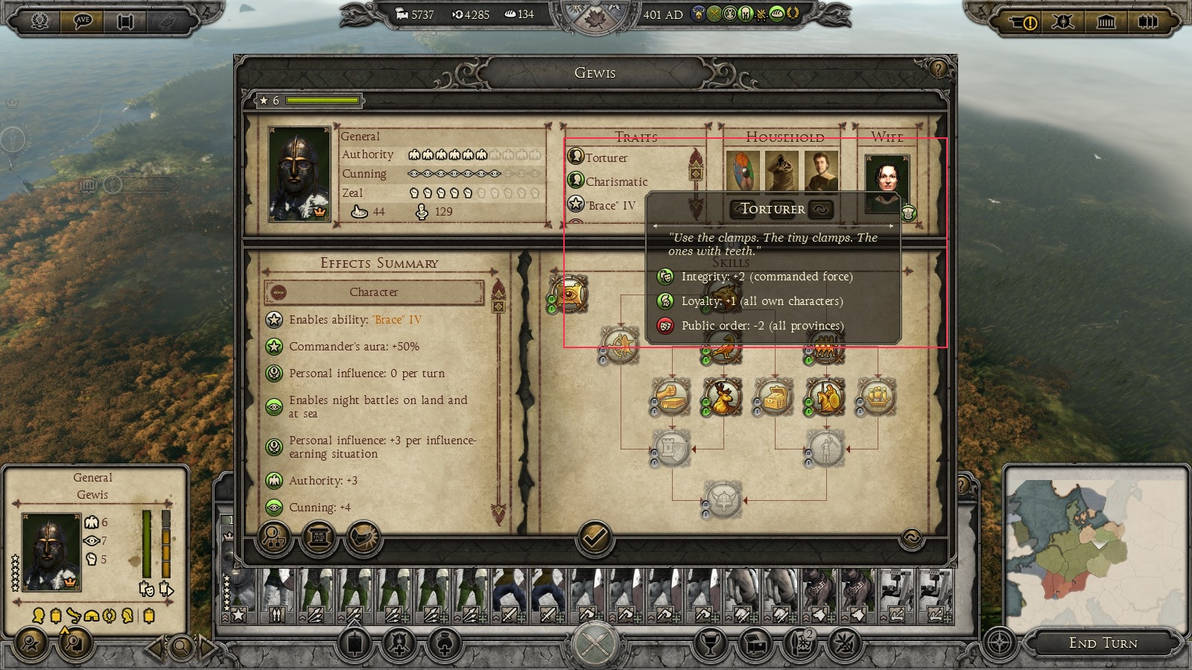Select the Charismatic trait entry

[x=616, y=182]
